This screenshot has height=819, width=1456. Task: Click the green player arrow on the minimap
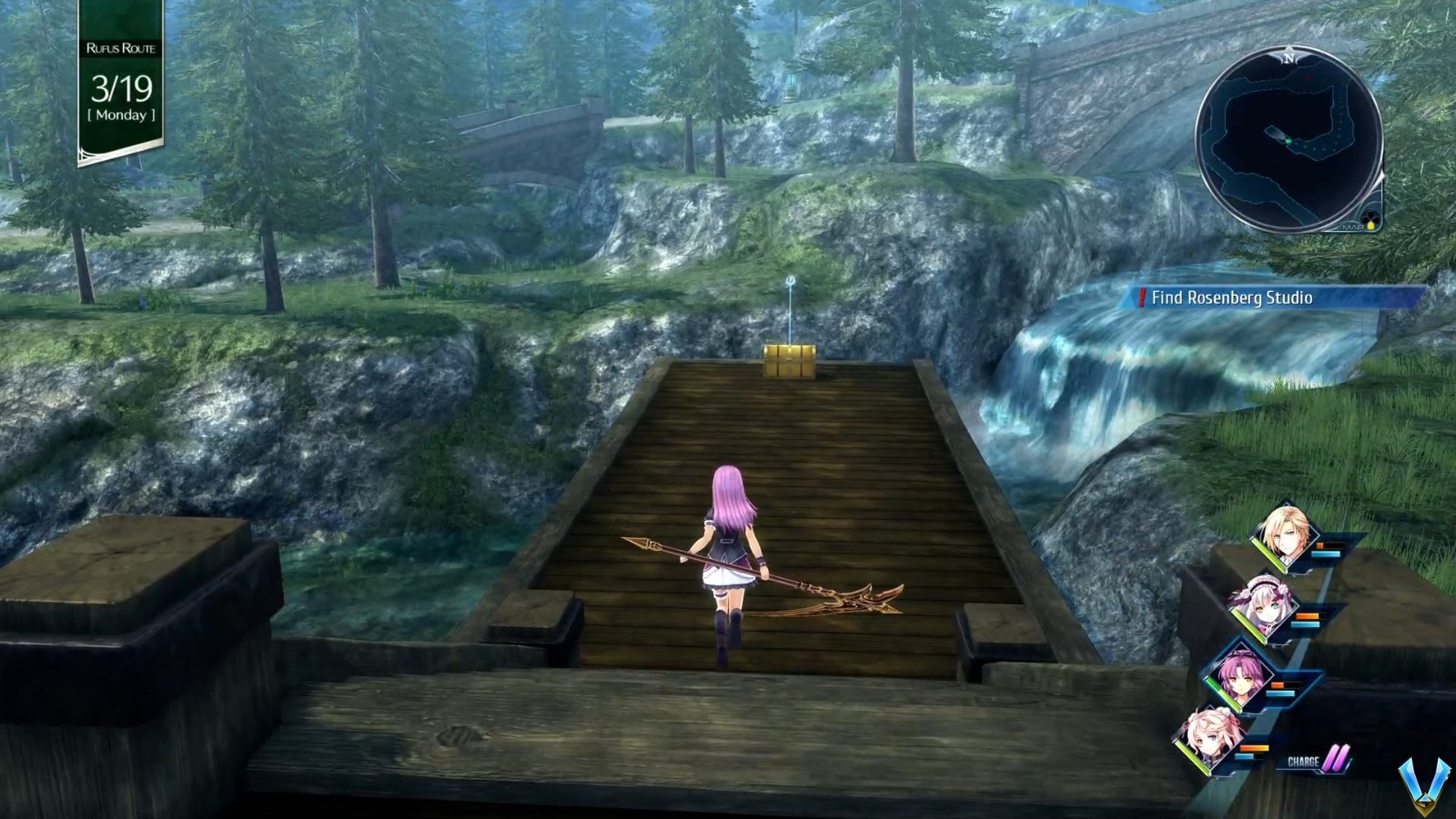pyautogui.click(x=1289, y=141)
